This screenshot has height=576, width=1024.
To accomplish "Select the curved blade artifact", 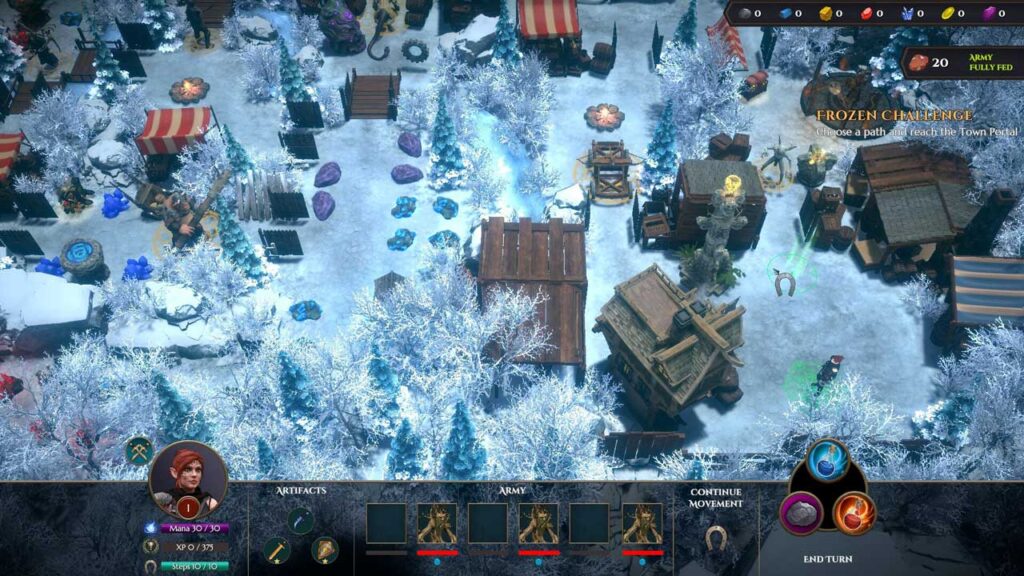I will [x=300, y=520].
